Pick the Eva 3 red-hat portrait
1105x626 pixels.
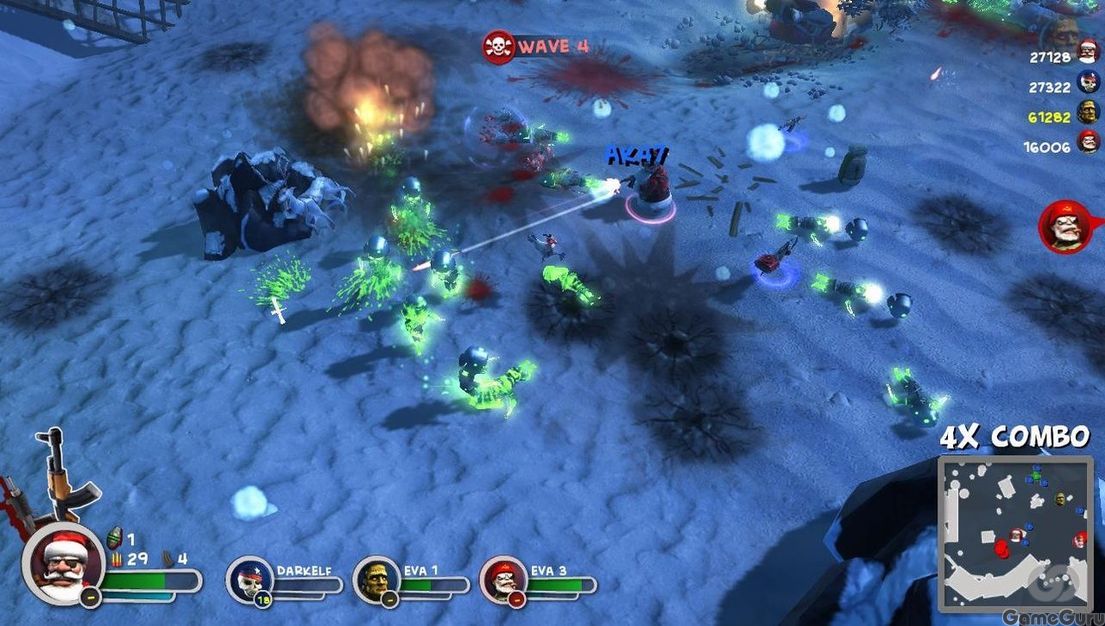[x=503, y=579]
